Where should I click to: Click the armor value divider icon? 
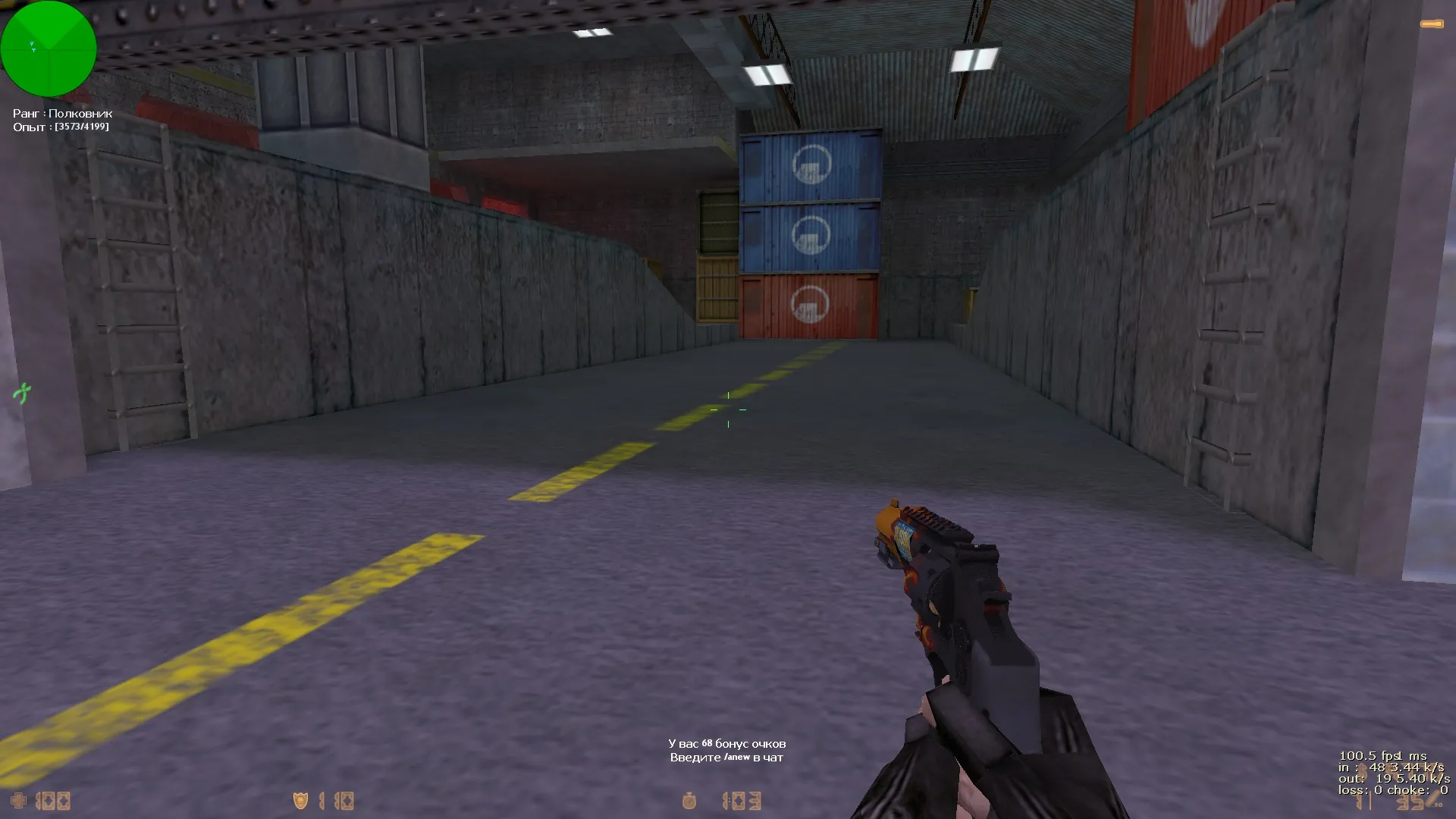[322, 799]
